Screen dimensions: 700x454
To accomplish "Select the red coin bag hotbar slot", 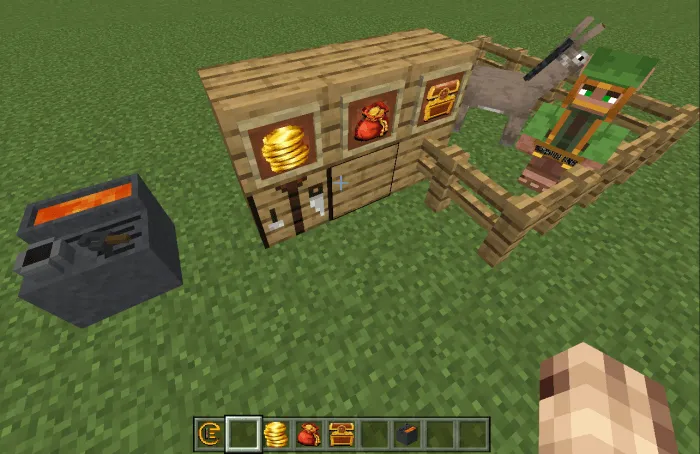I will pos(308,434).
